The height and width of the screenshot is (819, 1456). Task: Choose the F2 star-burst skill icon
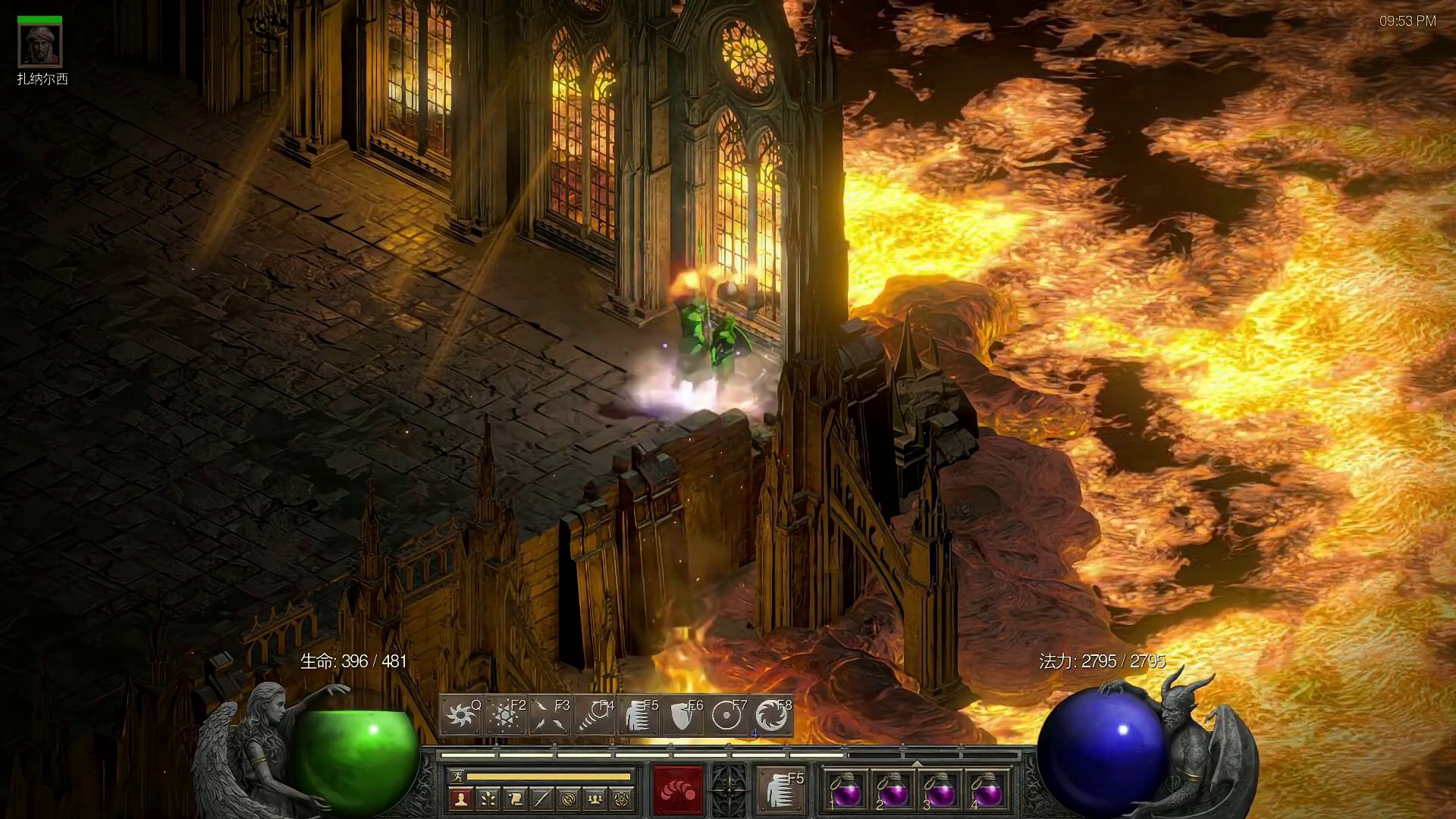click(x=504, y=715)
